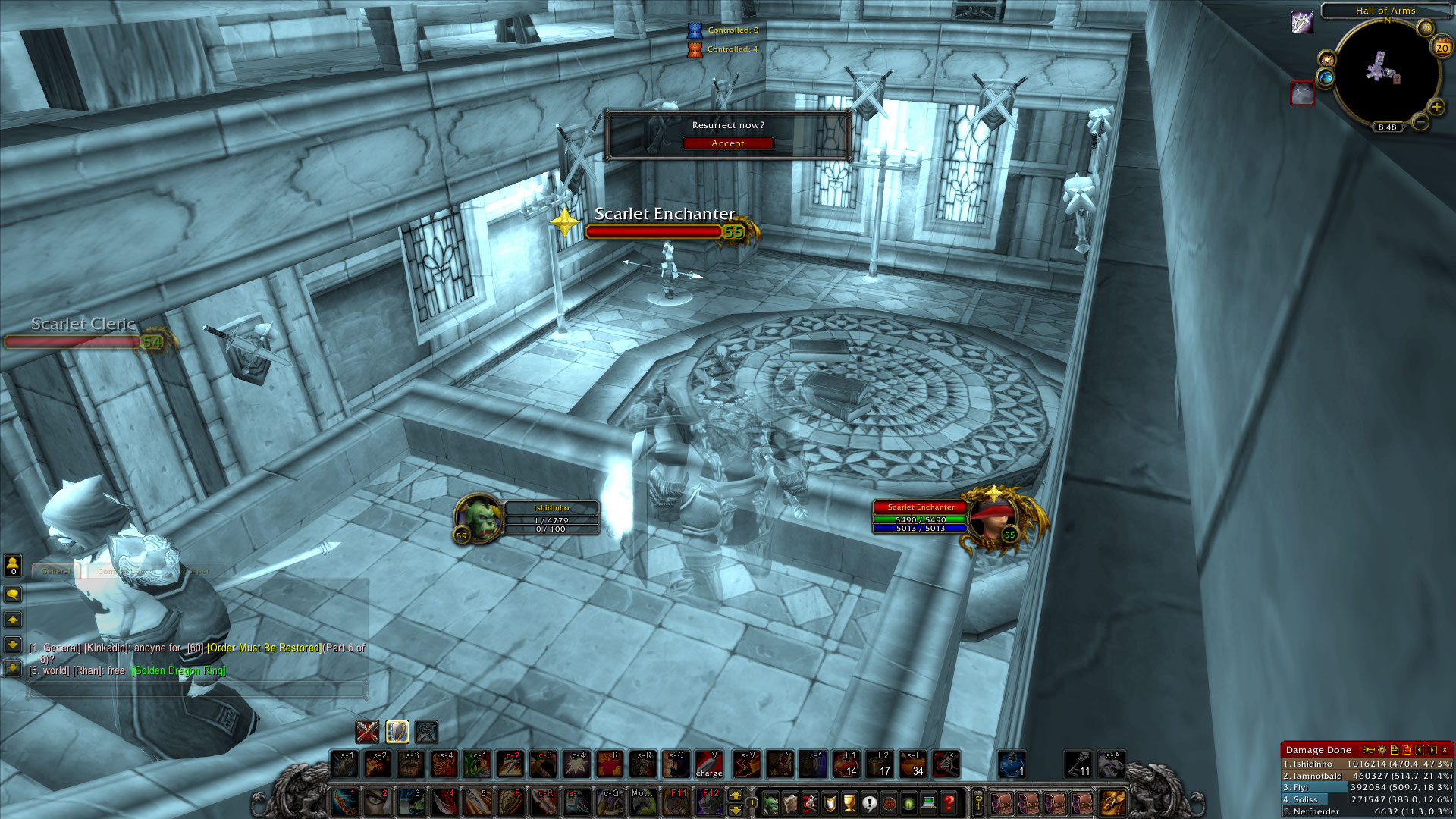Open the main menu computer icon
The width and height of the screenshot is (1456, 819).
(927, 803)
